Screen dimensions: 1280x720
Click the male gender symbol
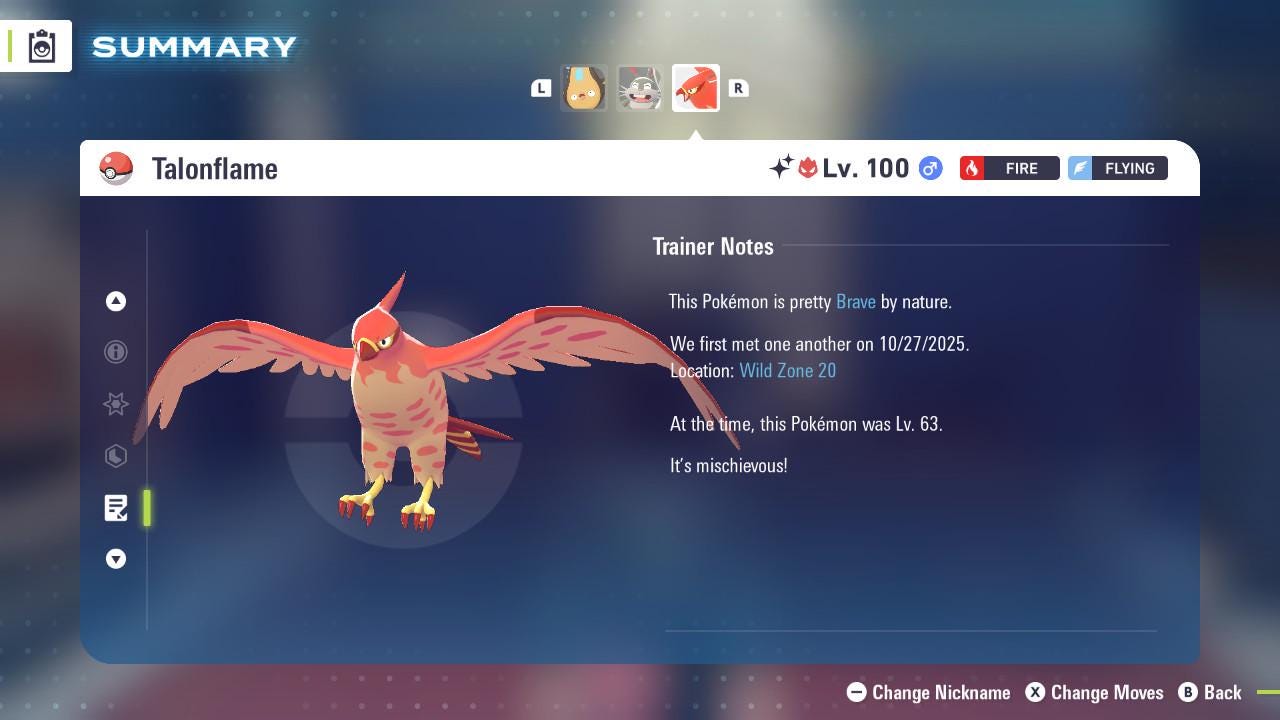(929, 168)
